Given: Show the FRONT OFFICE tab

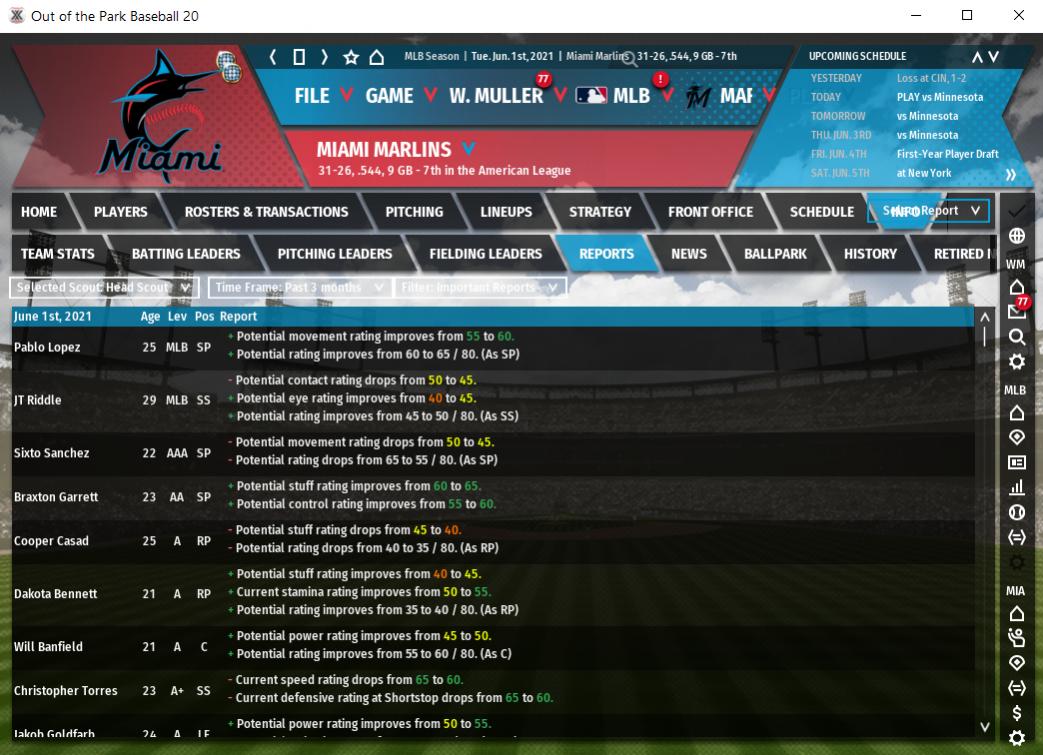Looking at the screenshot, I should point(710,212).
